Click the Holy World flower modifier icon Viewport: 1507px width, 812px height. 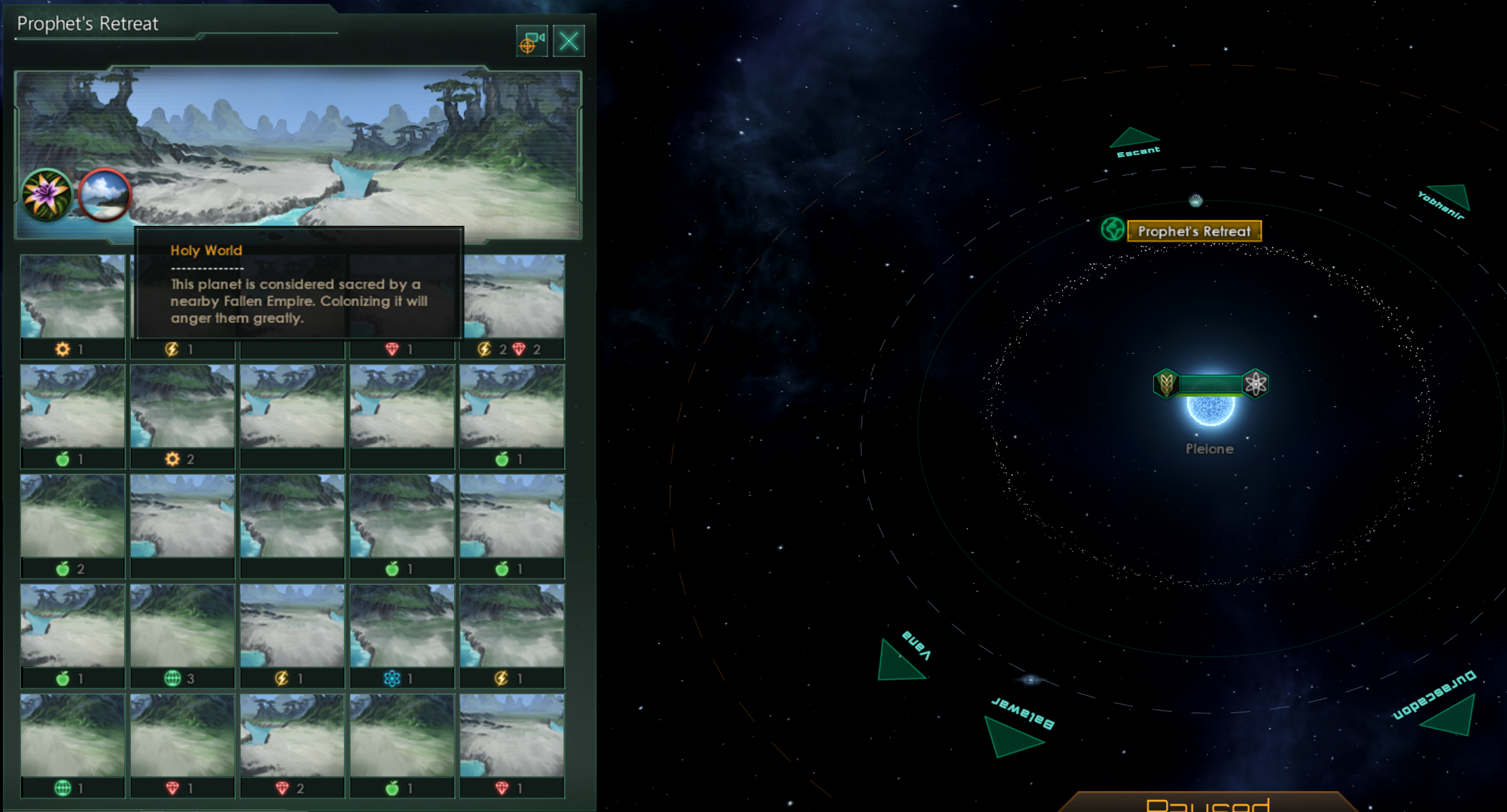pyautogui.click(x=46, y=195)
